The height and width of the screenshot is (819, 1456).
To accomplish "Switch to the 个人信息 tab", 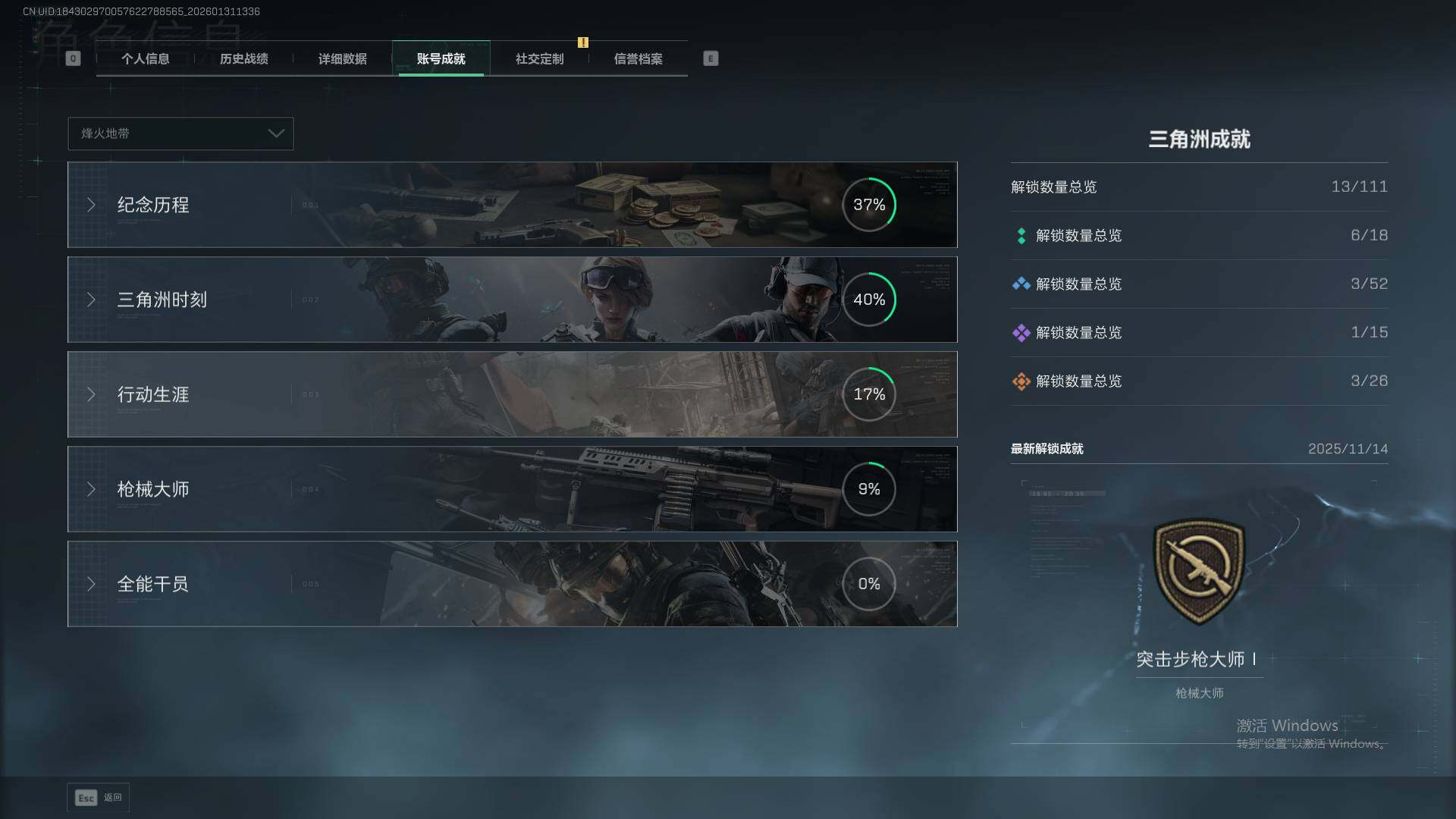I will coord(145,59).
